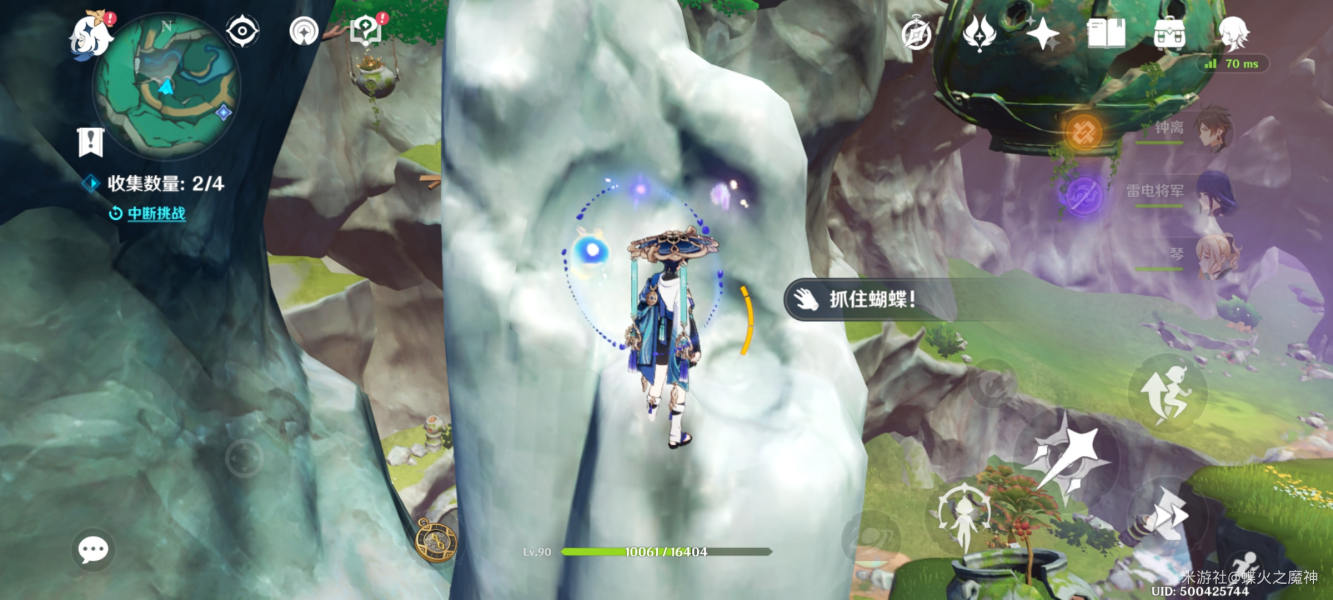Switch to party member 钟离

tap(1212, 129)
